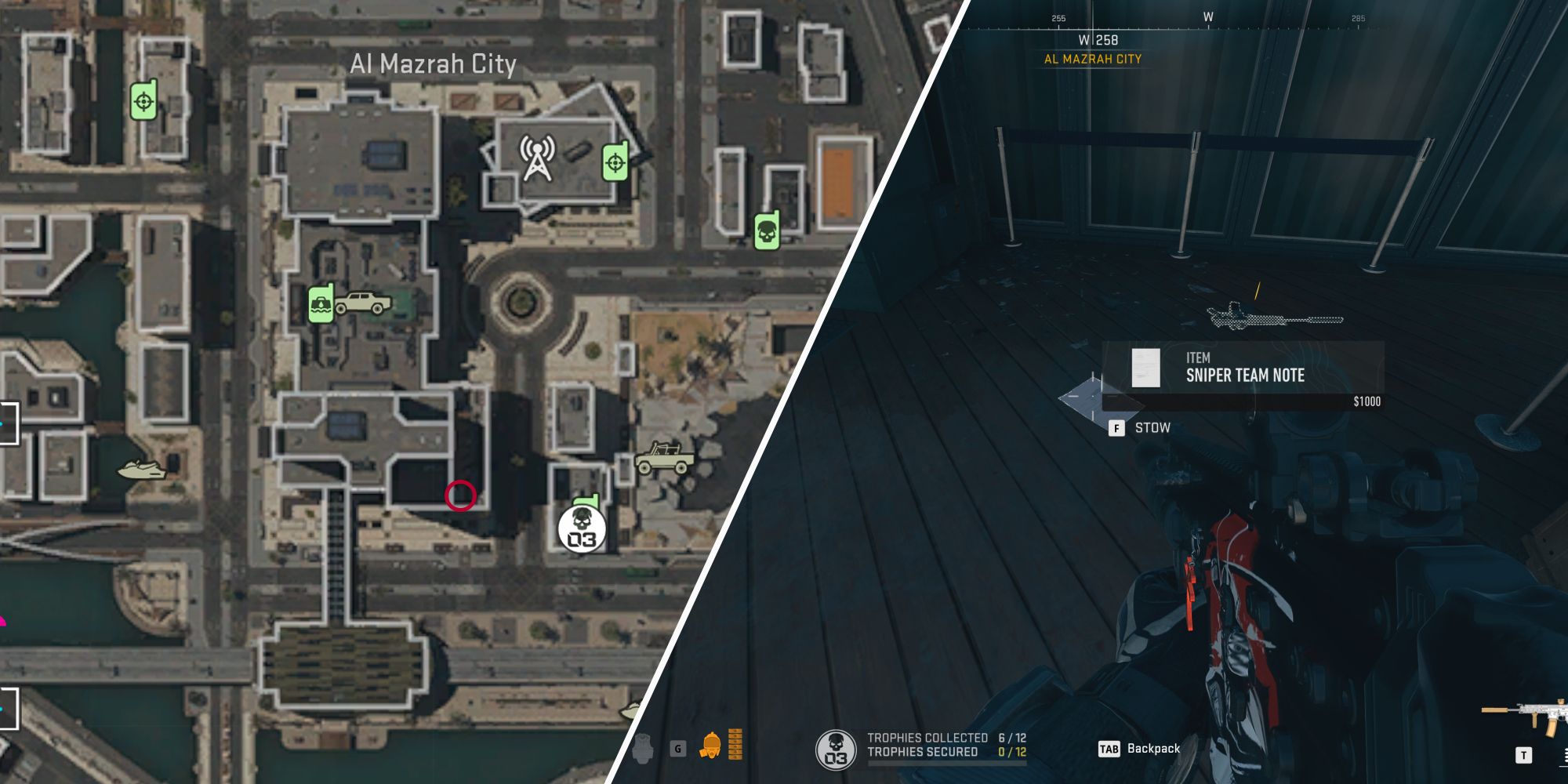Image resolution: width=1568 pixels, height=784 pixels.
Task: Select the bounty target phone icon top-left of map
Action: 143,100
